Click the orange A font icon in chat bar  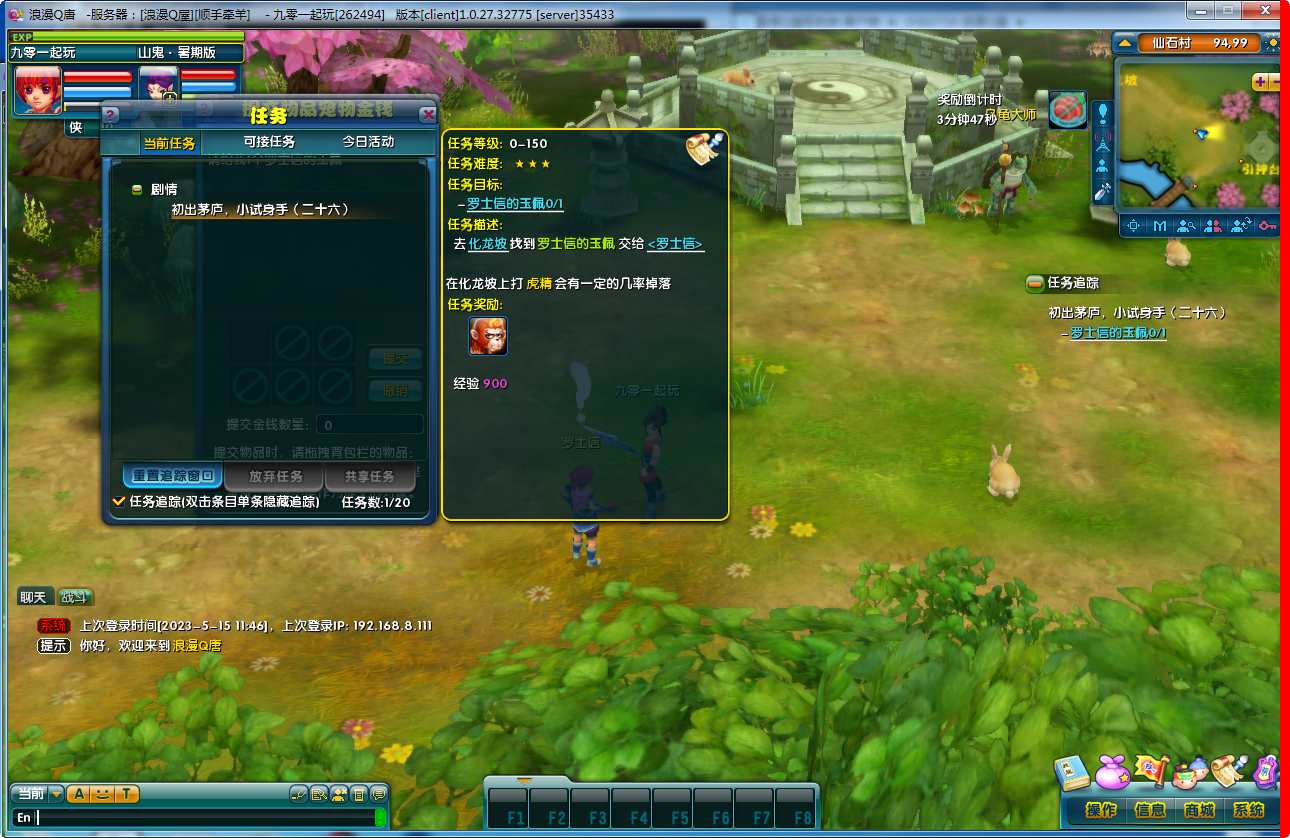tap(79, 794)
